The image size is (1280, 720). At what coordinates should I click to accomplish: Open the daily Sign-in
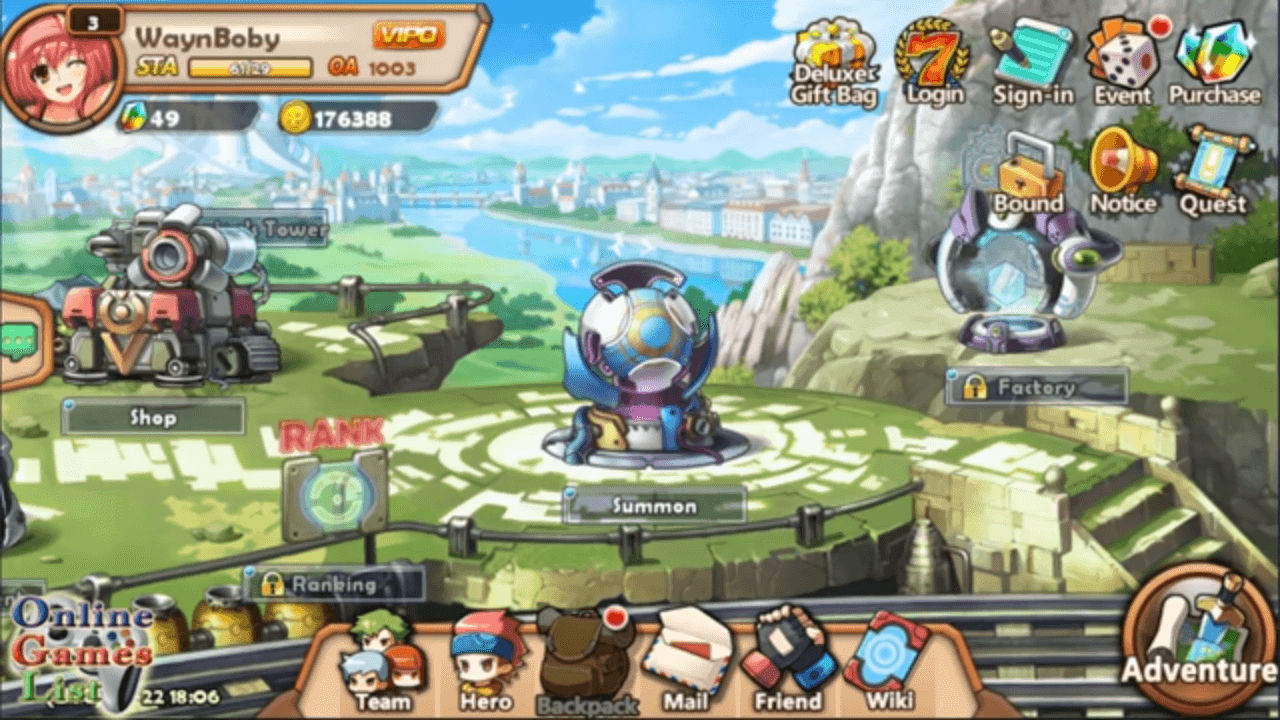click(1032, 62)
